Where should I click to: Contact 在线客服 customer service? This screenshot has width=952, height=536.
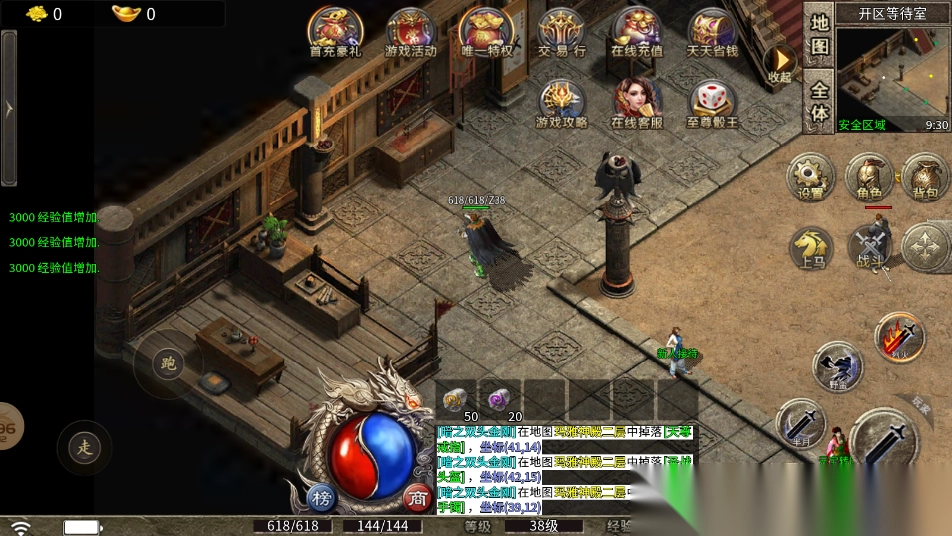click(x=637, y=103)
